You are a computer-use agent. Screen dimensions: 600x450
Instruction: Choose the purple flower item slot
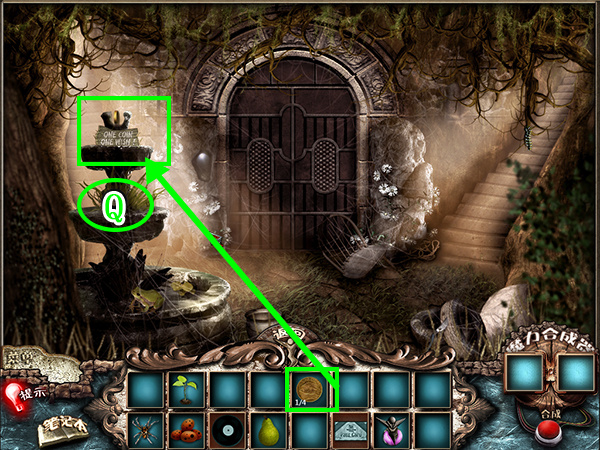tap(394, 431)
